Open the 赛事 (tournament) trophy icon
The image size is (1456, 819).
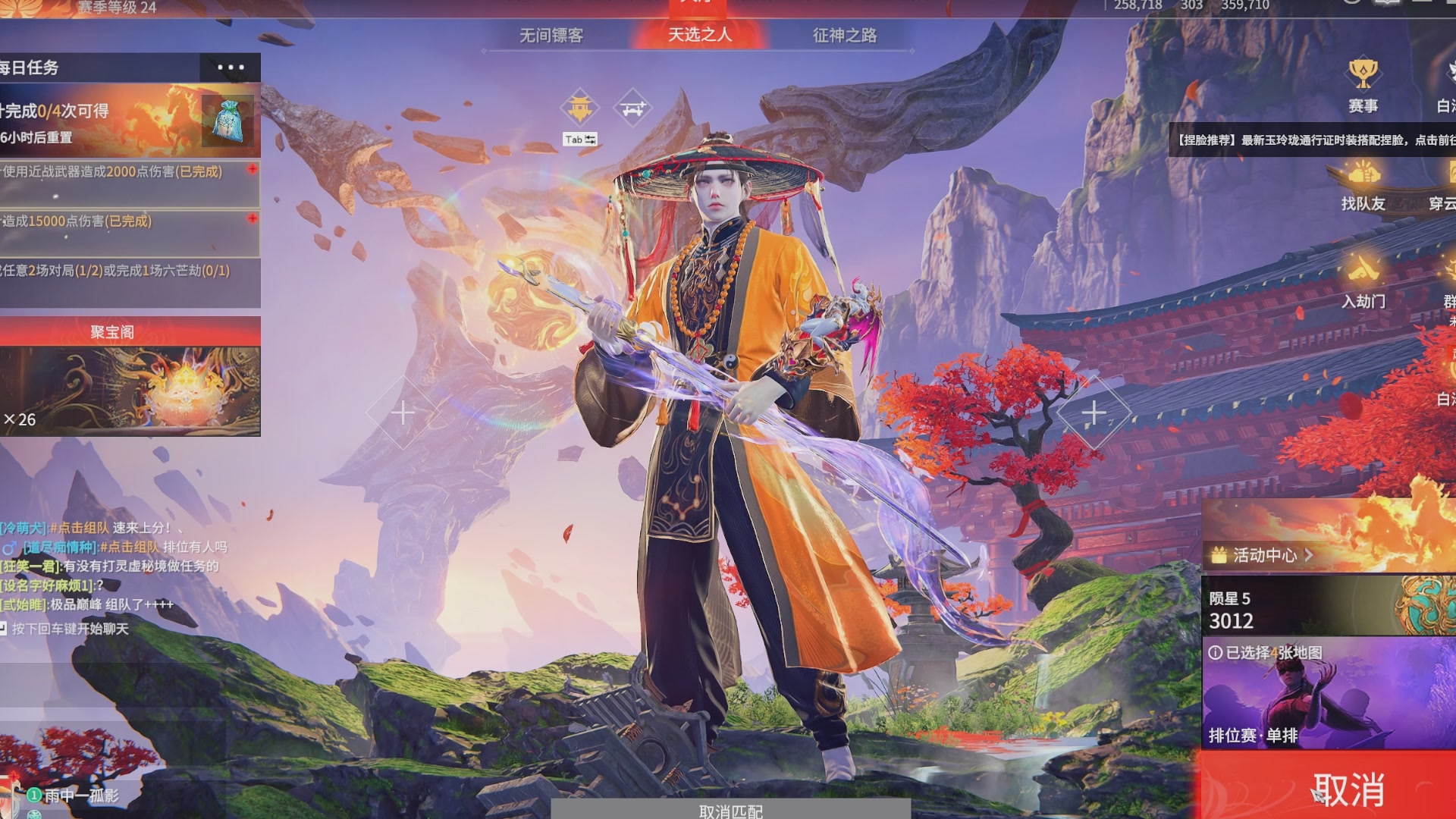click(1365, 74)
